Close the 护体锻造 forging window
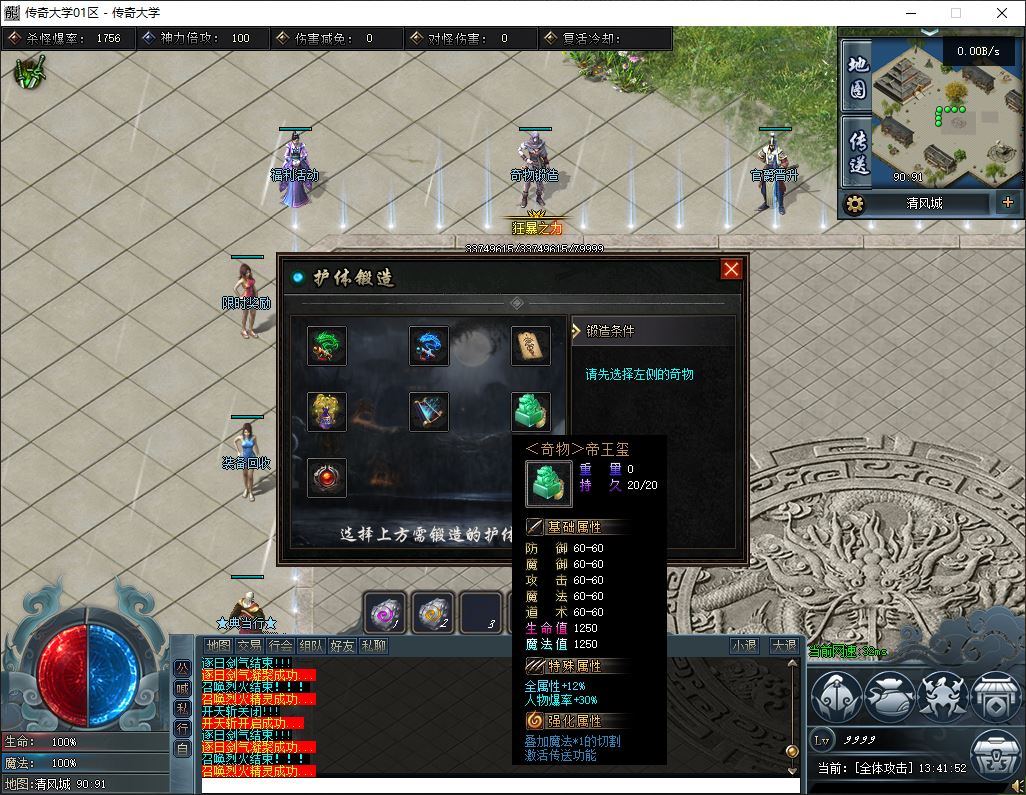The image size is (1026, 795). 731,270
